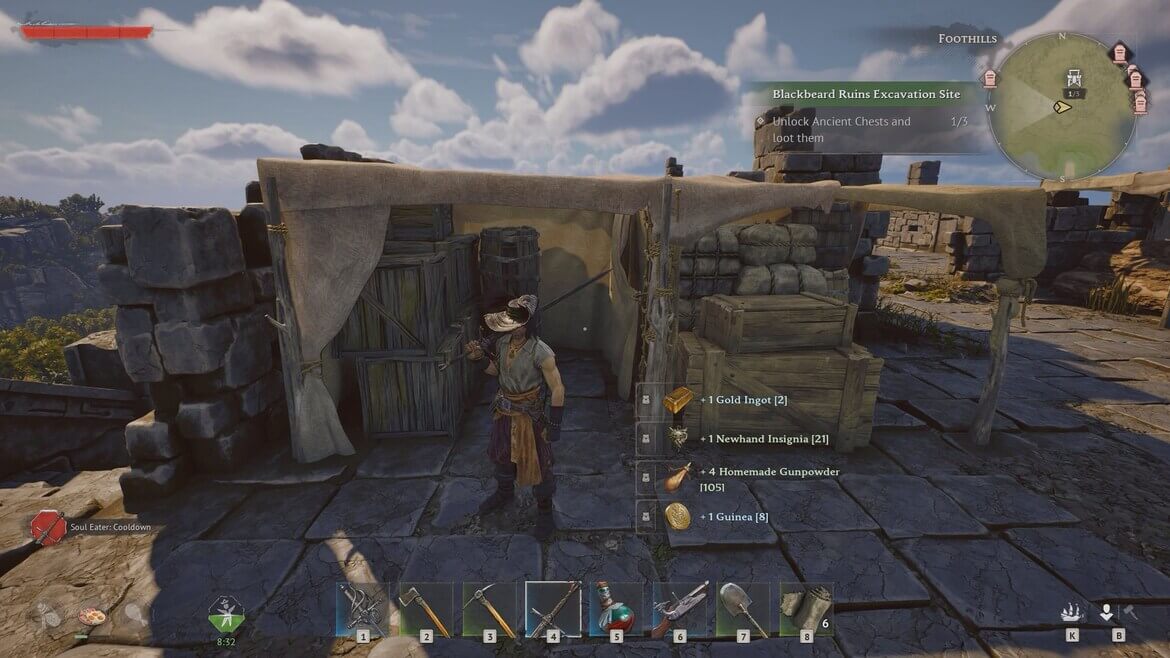Select the crossed swords slot in hotbar
This screenshot has width=1170, height=658.
pyautogui.click(x=362, y=609)
